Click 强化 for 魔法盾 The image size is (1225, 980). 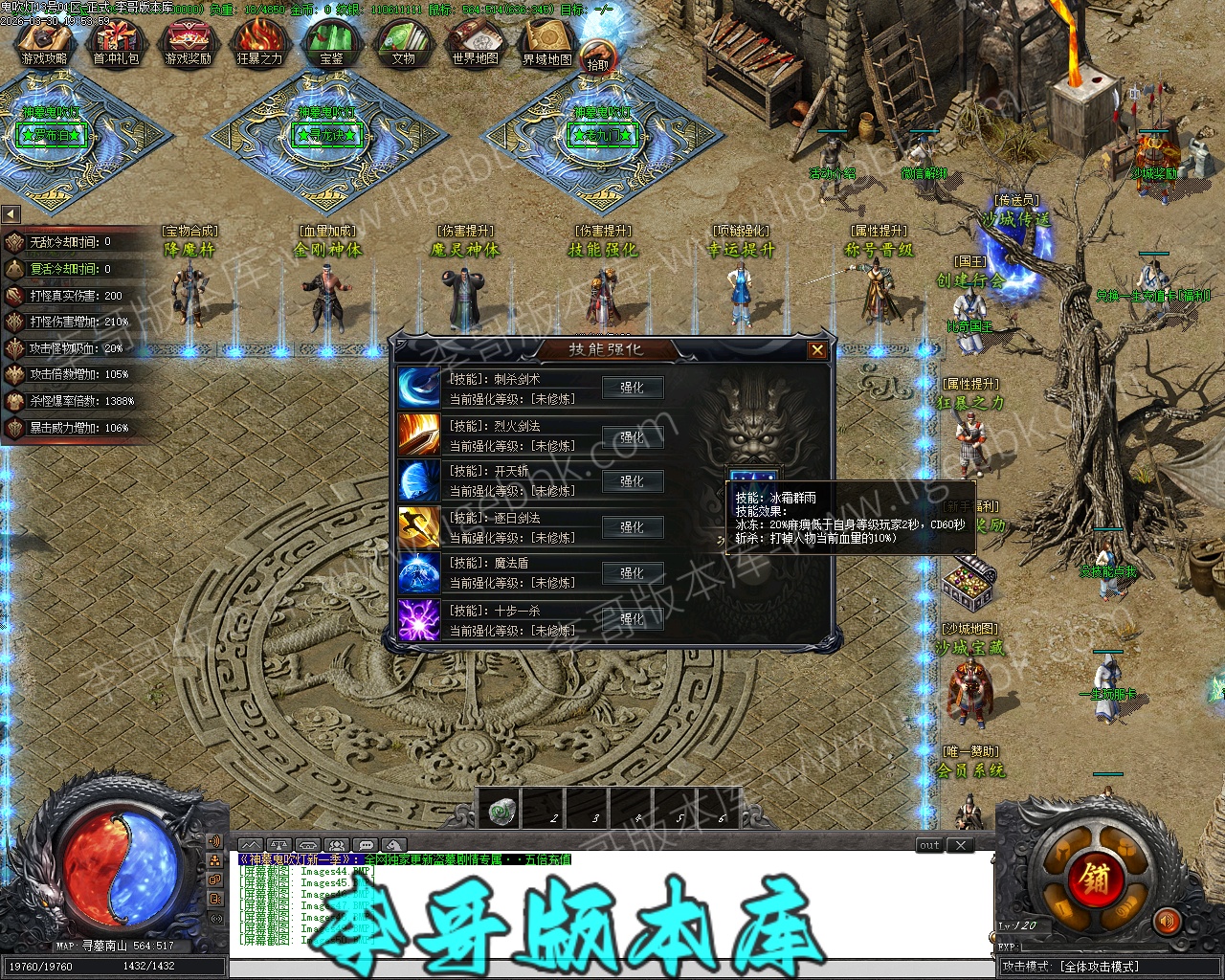(632, 573)
